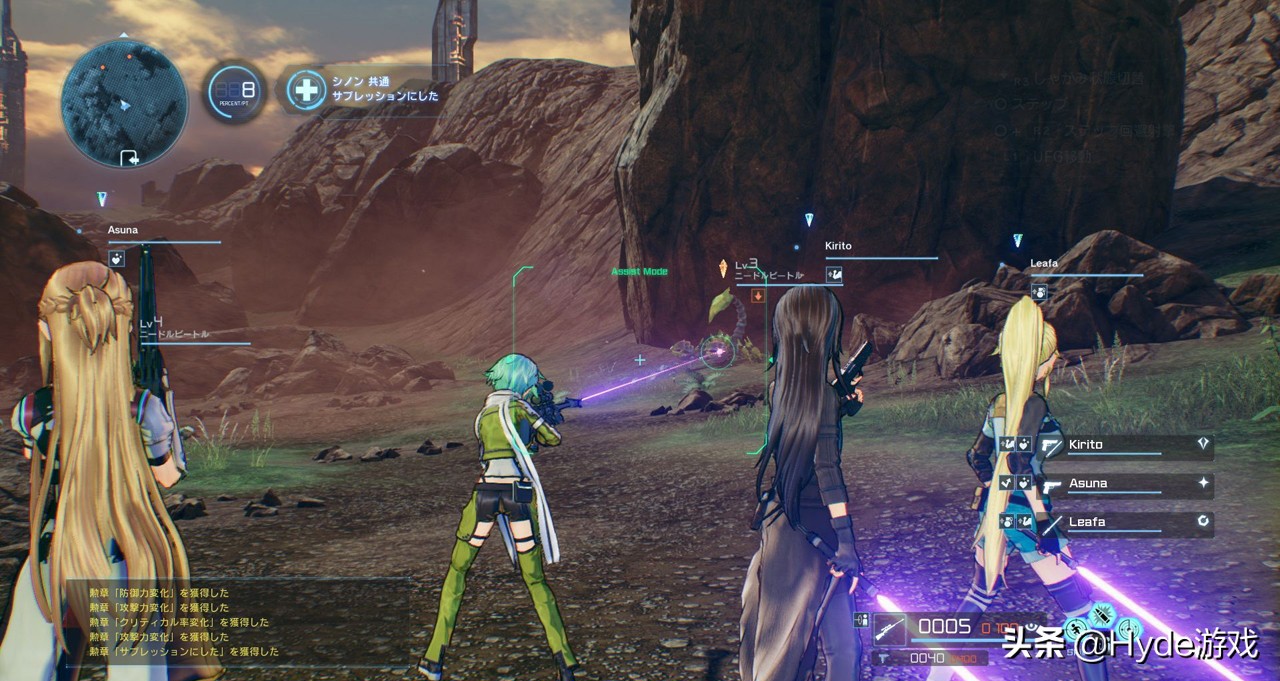Select Asuna in the party list
This screenshot has height=681, width=1280.
(1088, 483)
